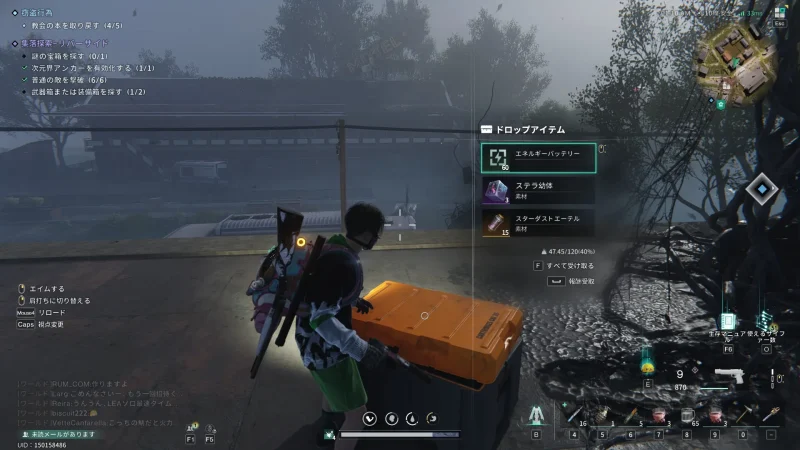Viewport: 800px width, 450px height.
Task: Open the 集落探索-リバーサイド quest entry
Action: point(62,43)
